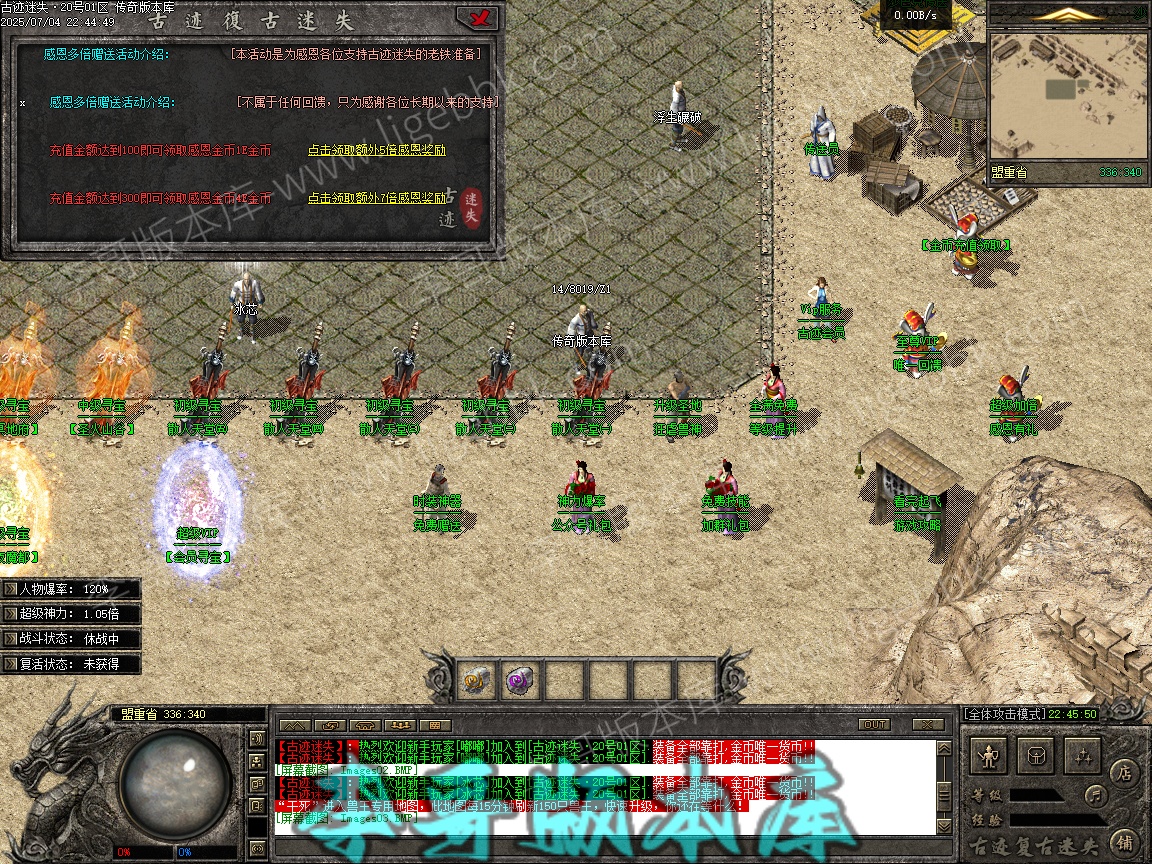Select the scroll item in the hotbar

click(x=475, y=681)
